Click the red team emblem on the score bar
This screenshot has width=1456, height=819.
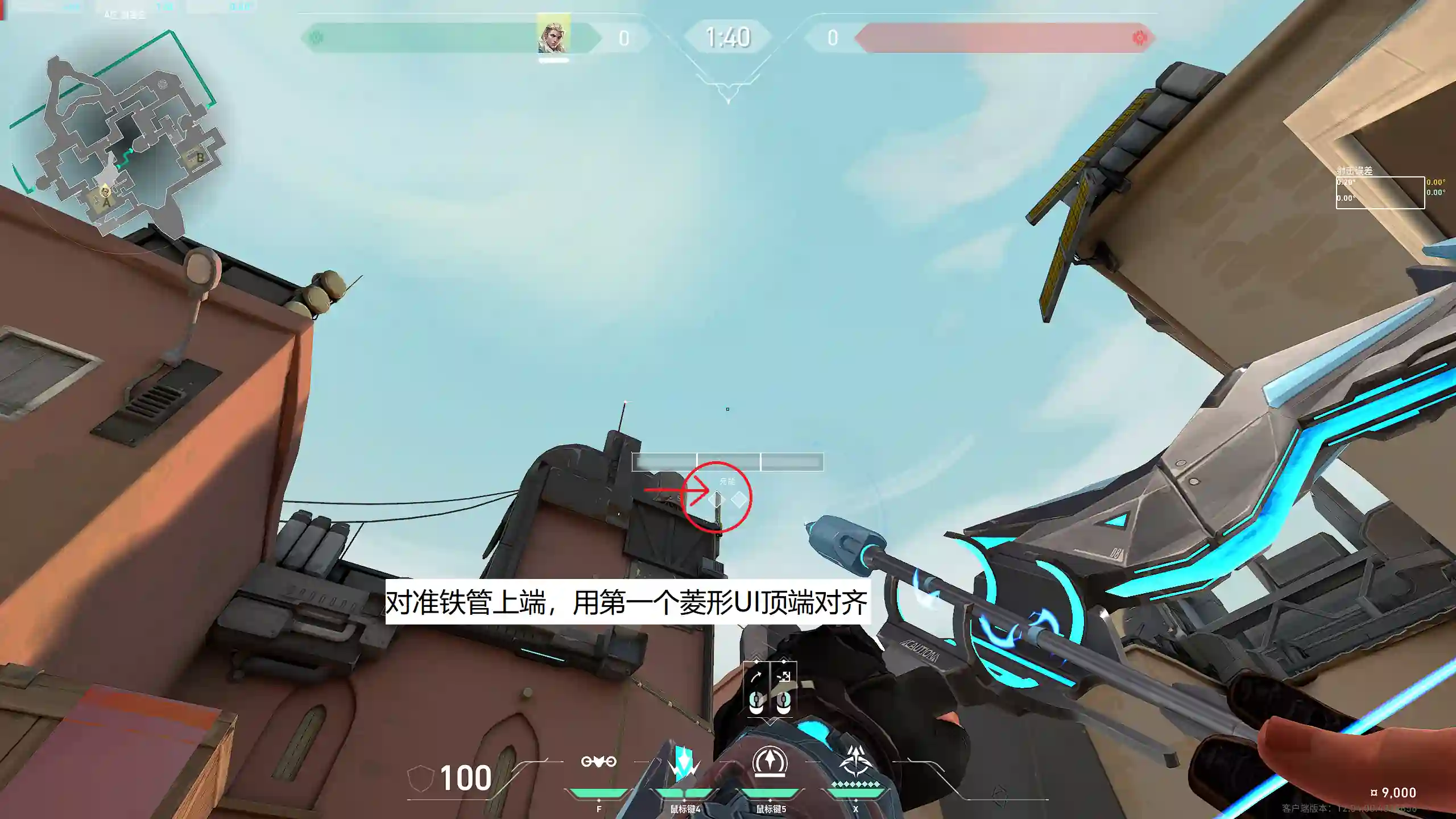coord(1141,37)
